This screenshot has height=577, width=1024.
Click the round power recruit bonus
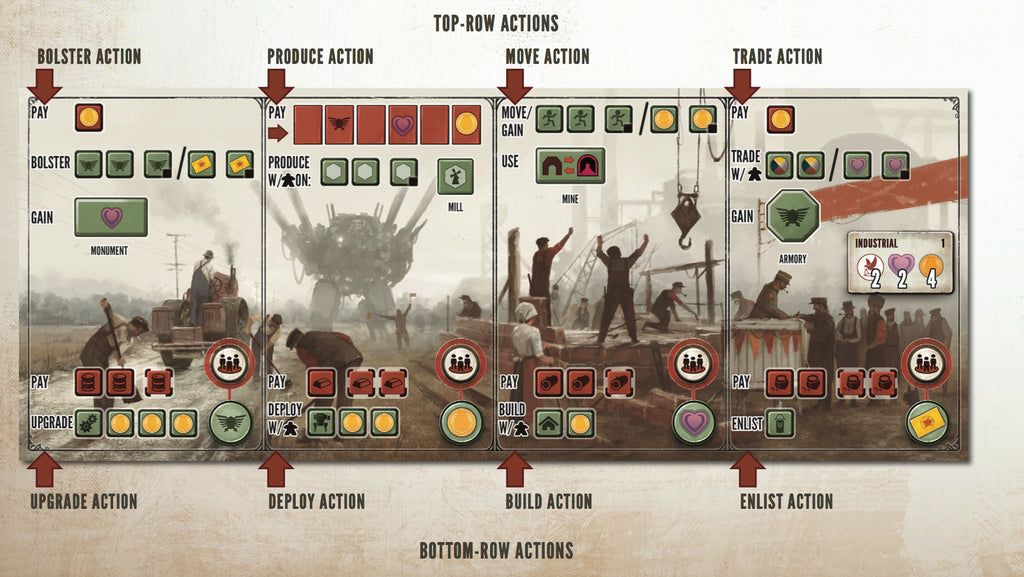point(231,422)
